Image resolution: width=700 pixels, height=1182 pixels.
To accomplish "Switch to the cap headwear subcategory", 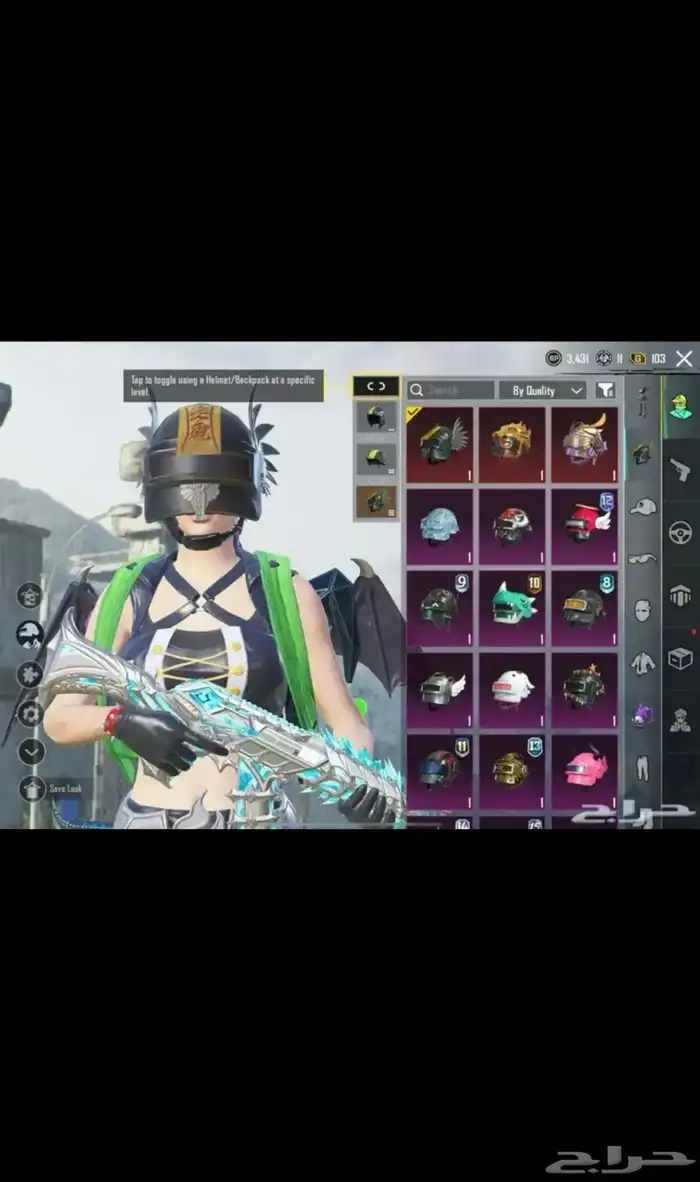I will click(642, 506).
